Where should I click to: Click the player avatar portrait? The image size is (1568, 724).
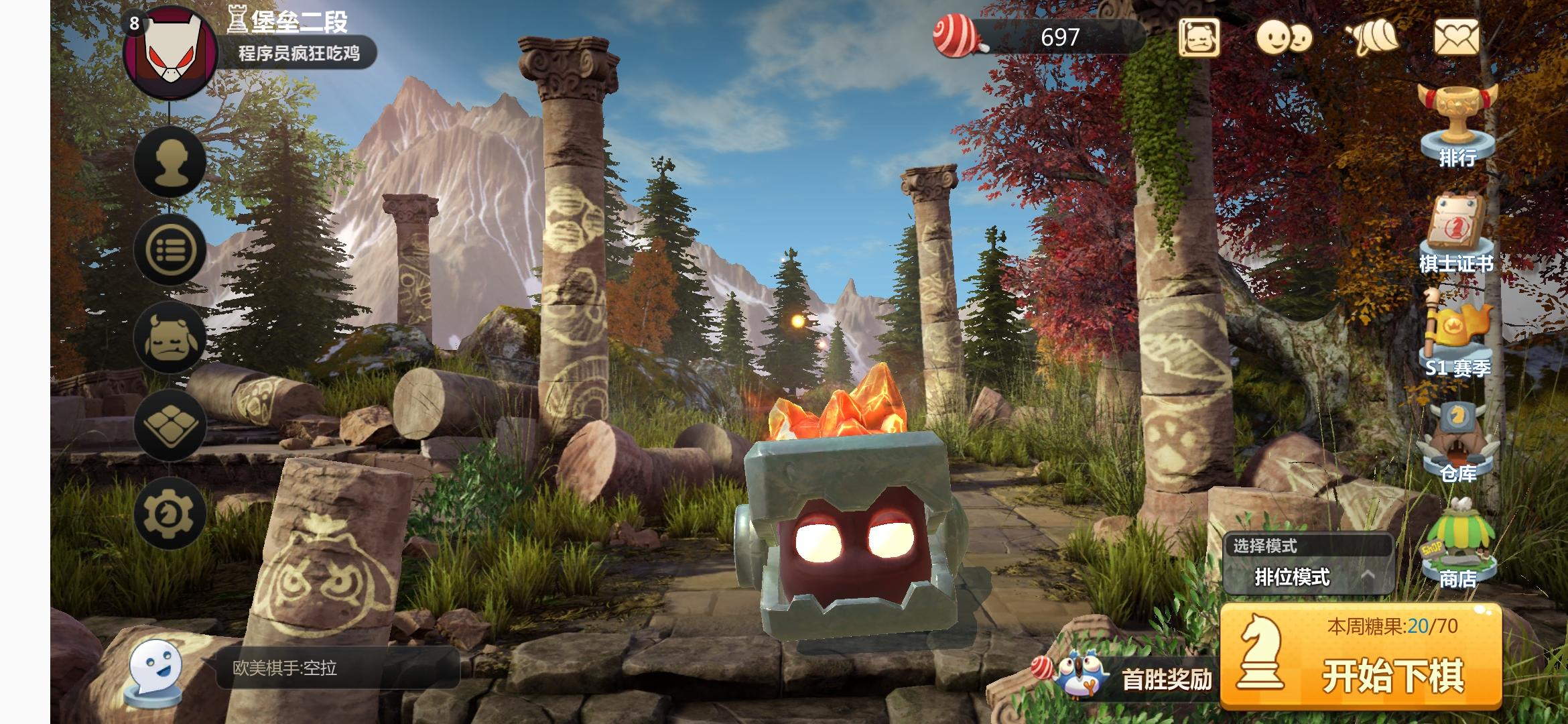pos(170,54)
